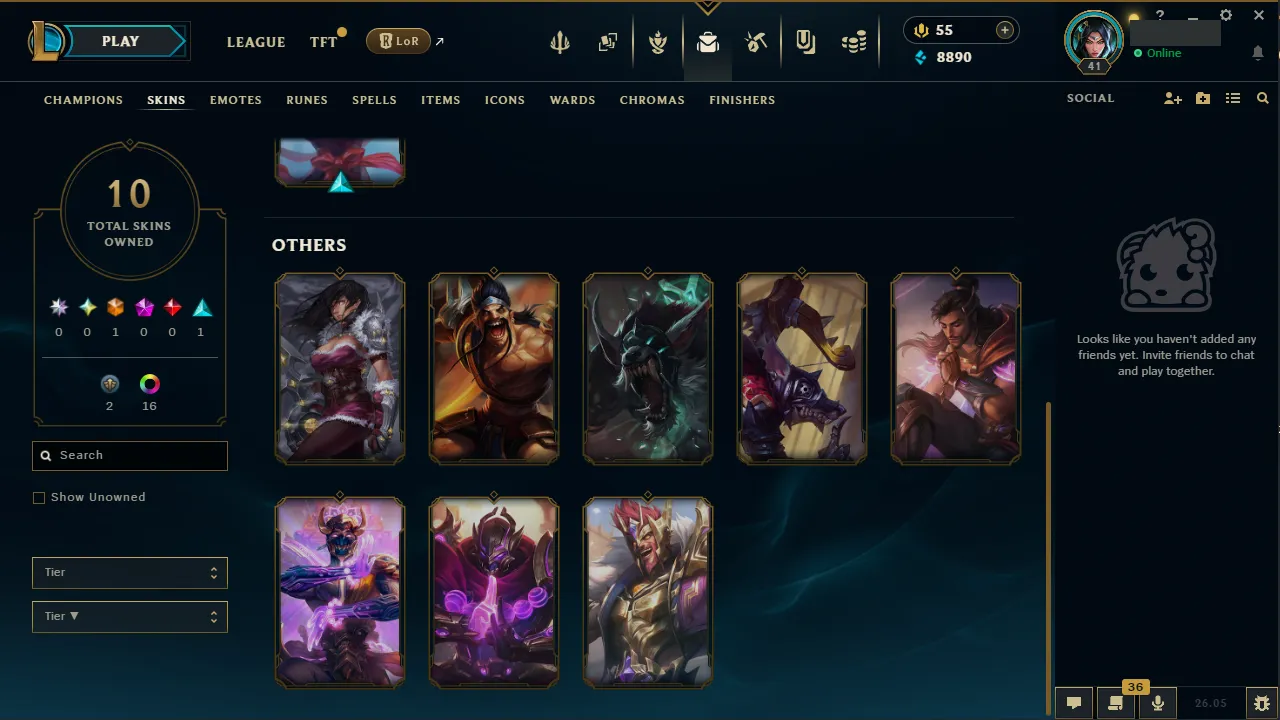The height and width of the screenshot is (720, 1280).
Task: Expand the Online status selector
Action: (1160, 53)
